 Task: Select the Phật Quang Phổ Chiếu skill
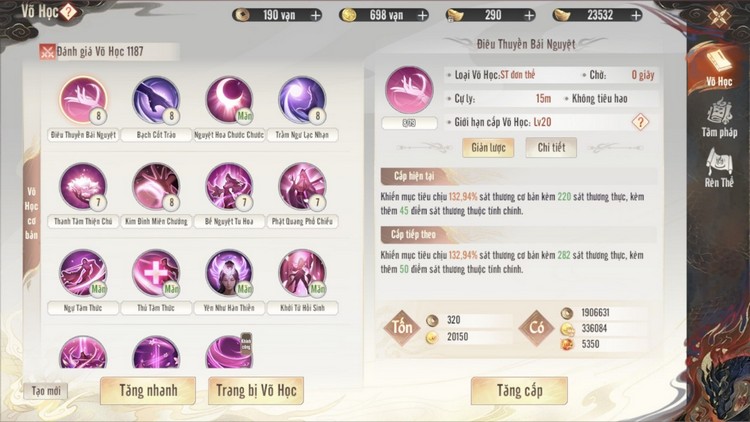302,186
